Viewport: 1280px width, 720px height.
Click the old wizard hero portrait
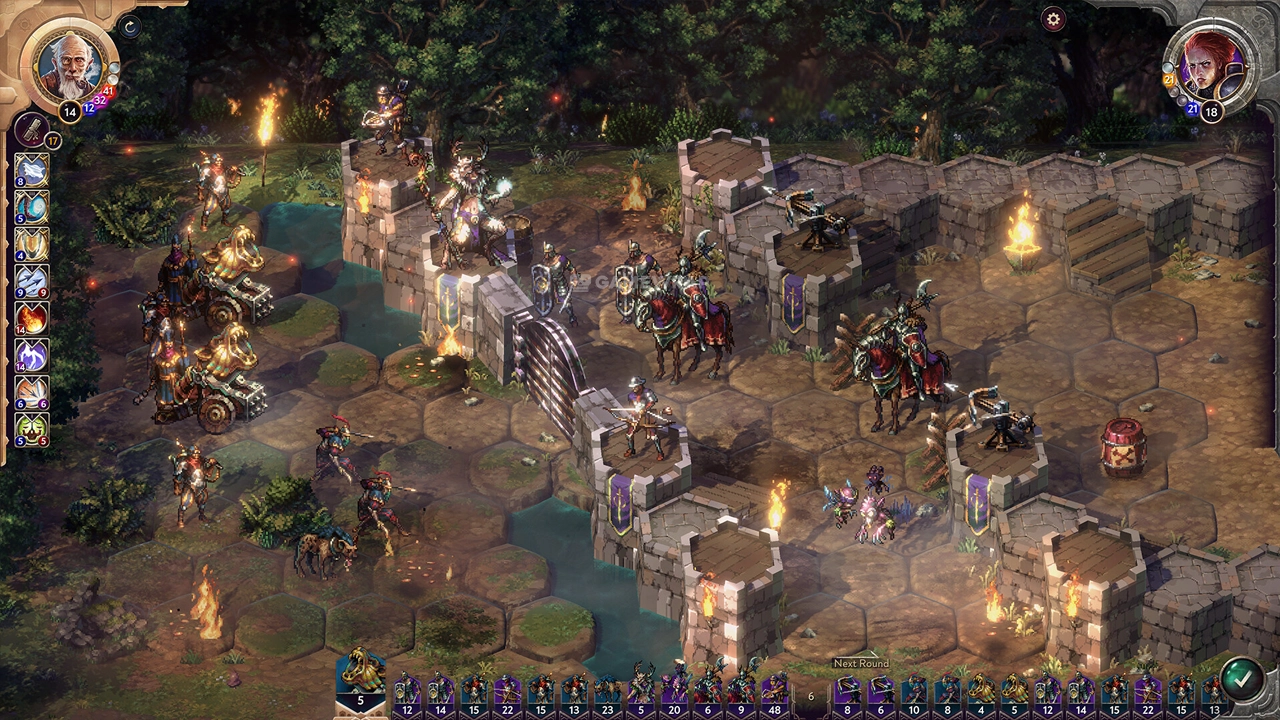point(70,62)
